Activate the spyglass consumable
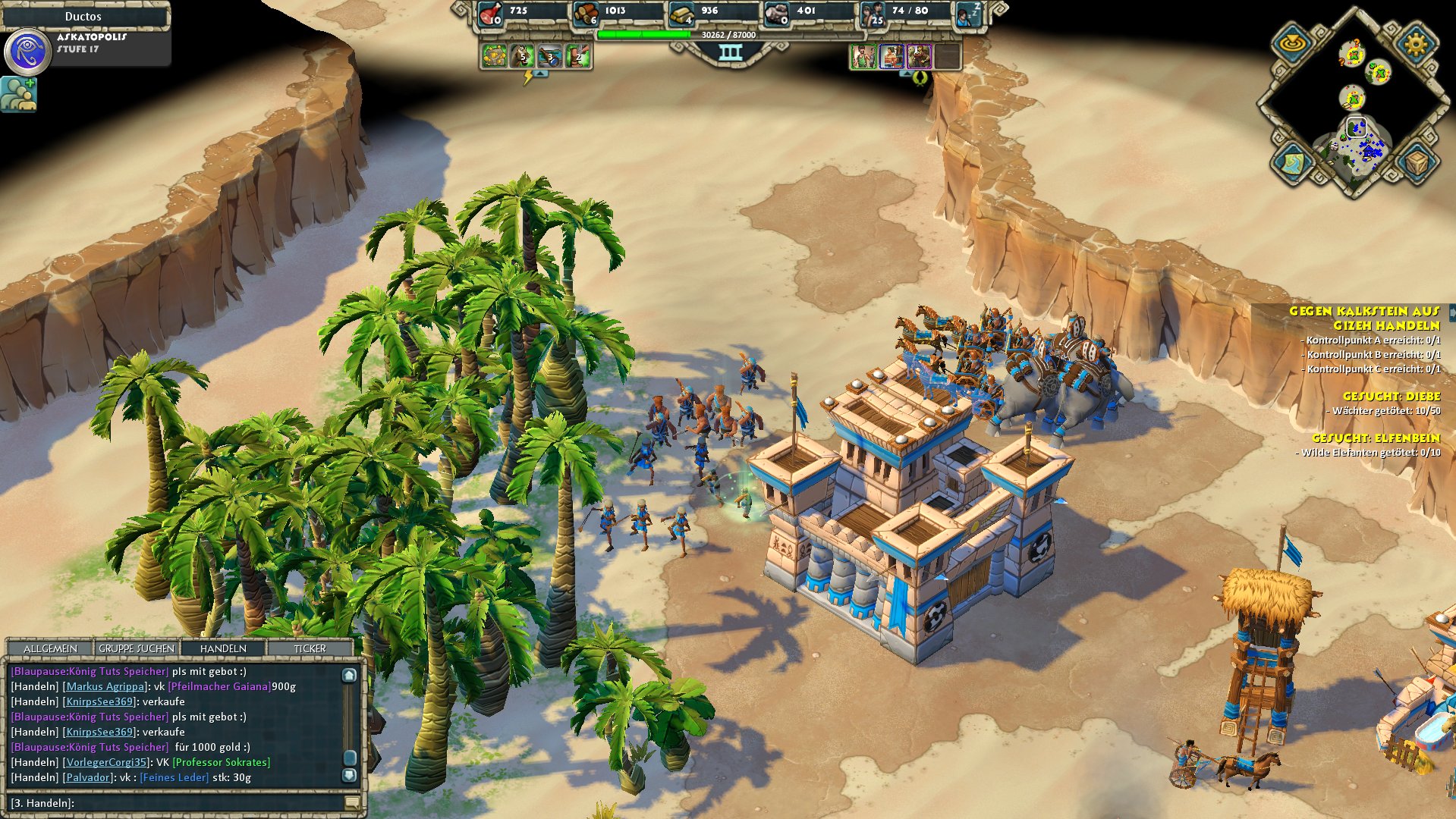The width and height of the screenshot is (1456, 819). coord(550,56)
